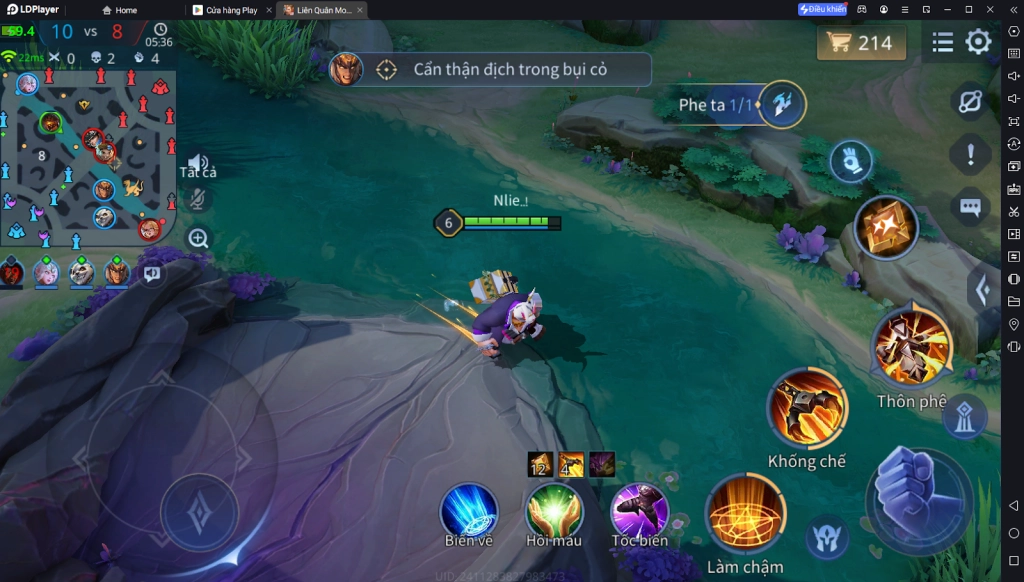The width and height of the screenshot is (1024, 582).
Task: Use the Khống chế skill
Action: coord(807,408)
